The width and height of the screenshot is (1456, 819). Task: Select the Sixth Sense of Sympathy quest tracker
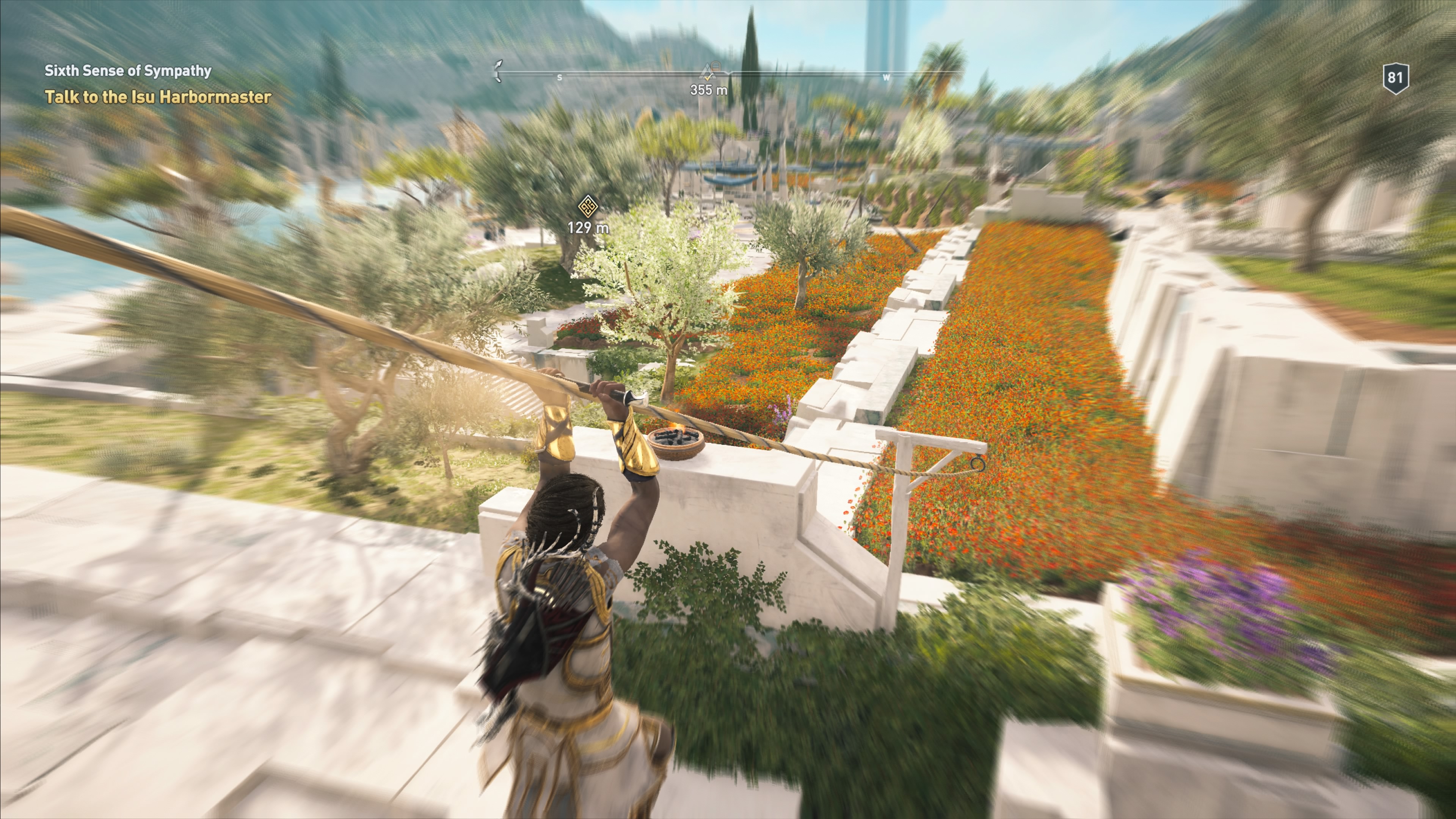[128, 71]
